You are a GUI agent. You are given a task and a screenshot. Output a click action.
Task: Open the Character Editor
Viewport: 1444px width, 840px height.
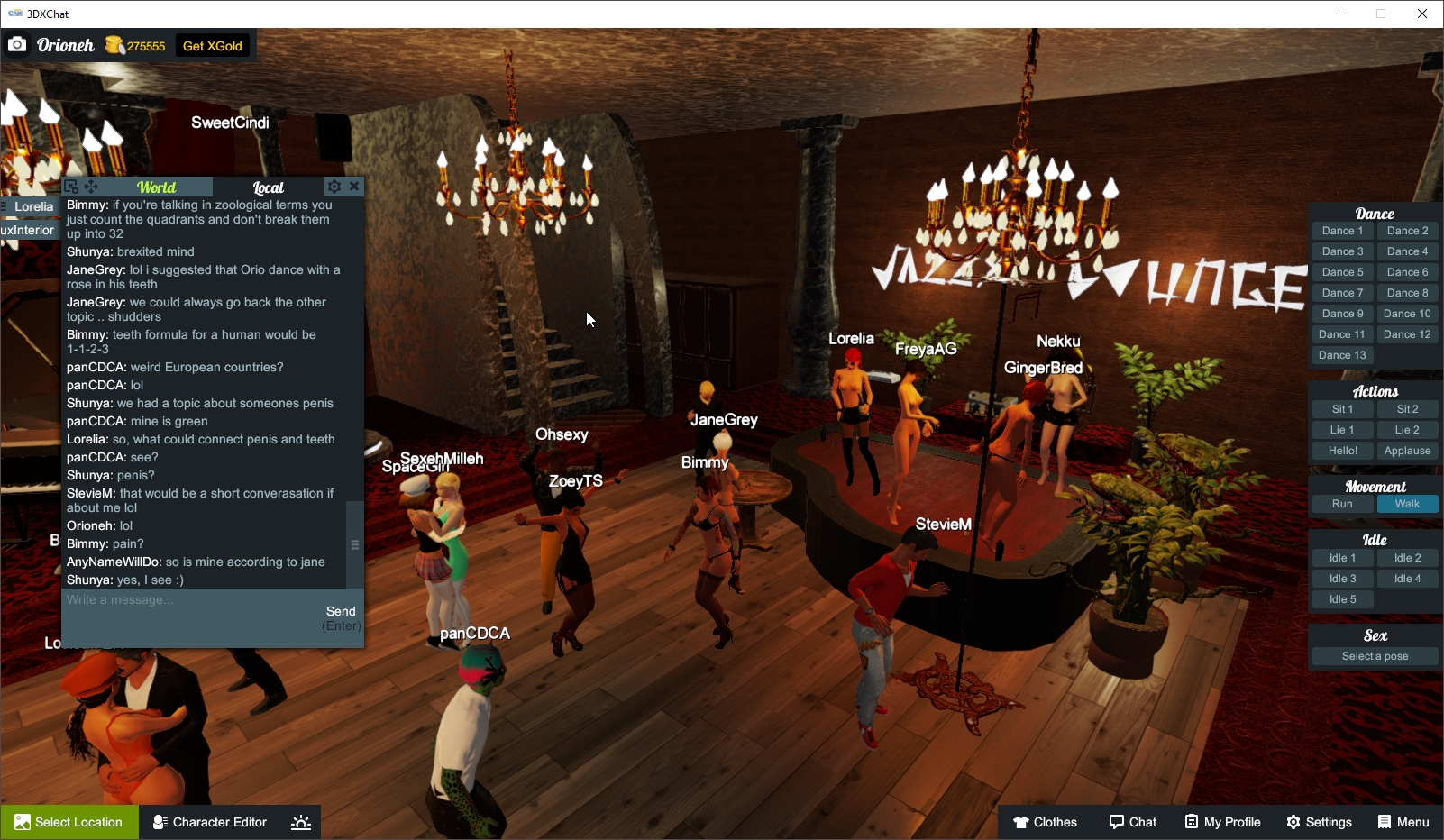209,821
